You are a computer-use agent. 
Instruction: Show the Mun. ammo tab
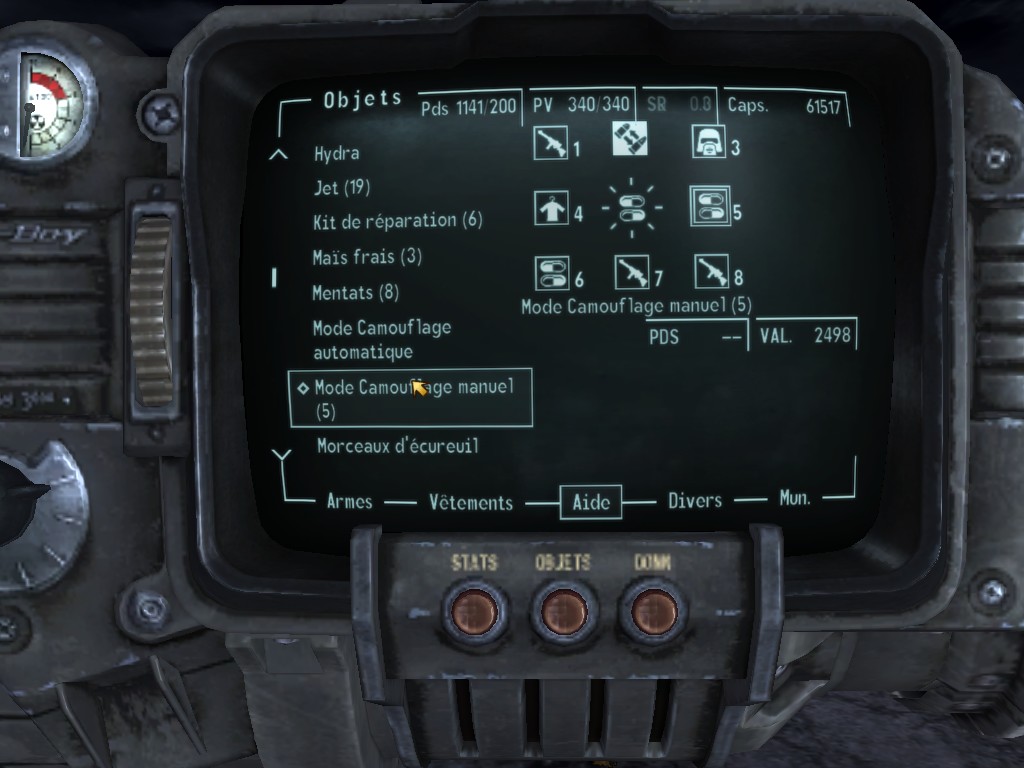795,497
